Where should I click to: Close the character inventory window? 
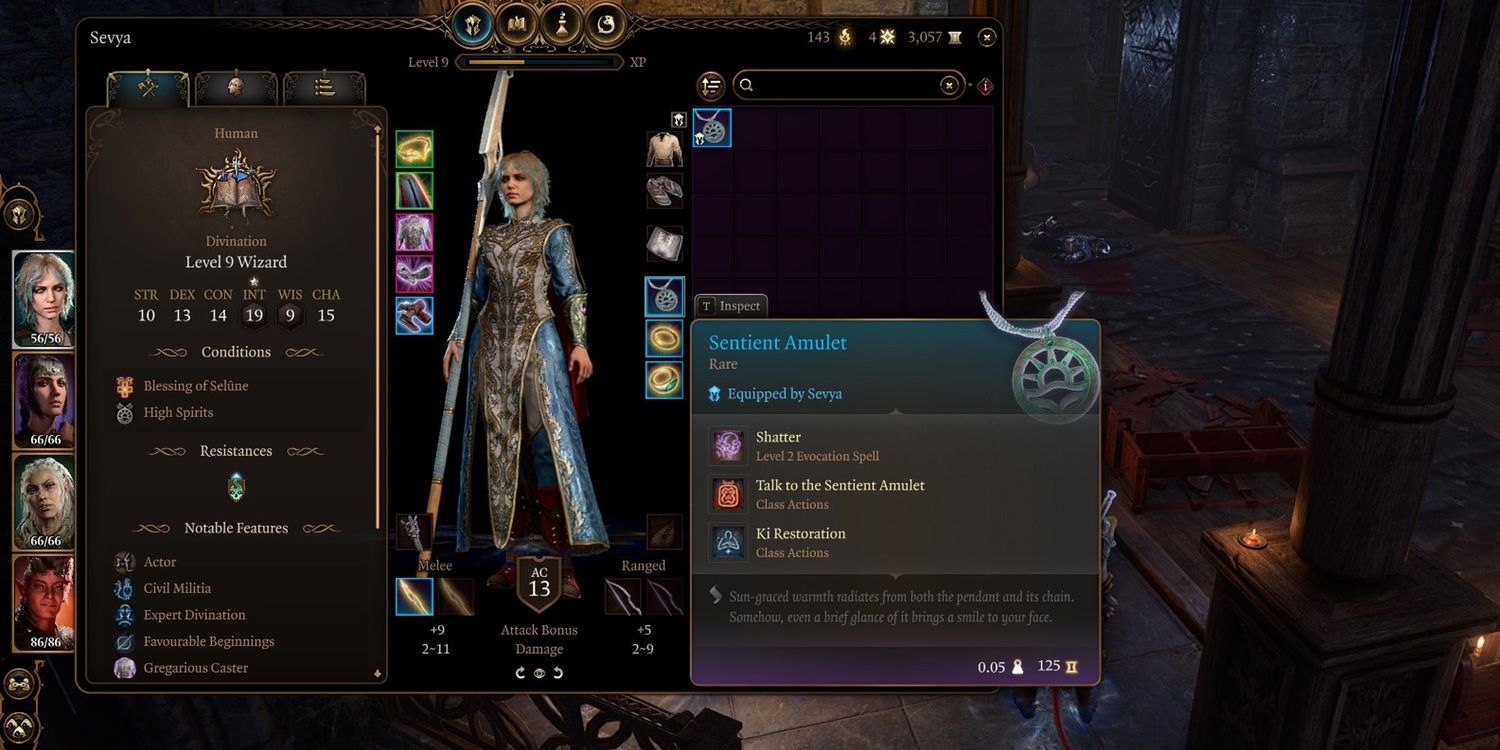(987, 38)
